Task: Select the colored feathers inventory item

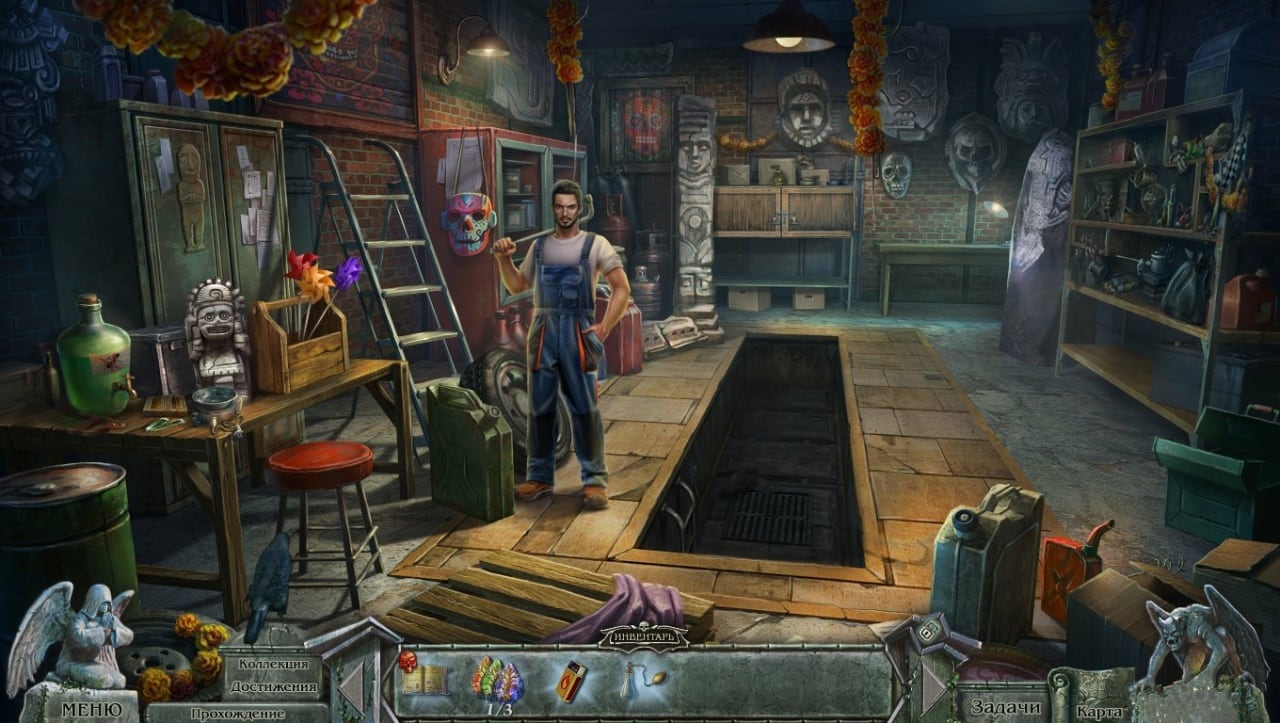Action: pyautogui.click(x=497, y=679)
